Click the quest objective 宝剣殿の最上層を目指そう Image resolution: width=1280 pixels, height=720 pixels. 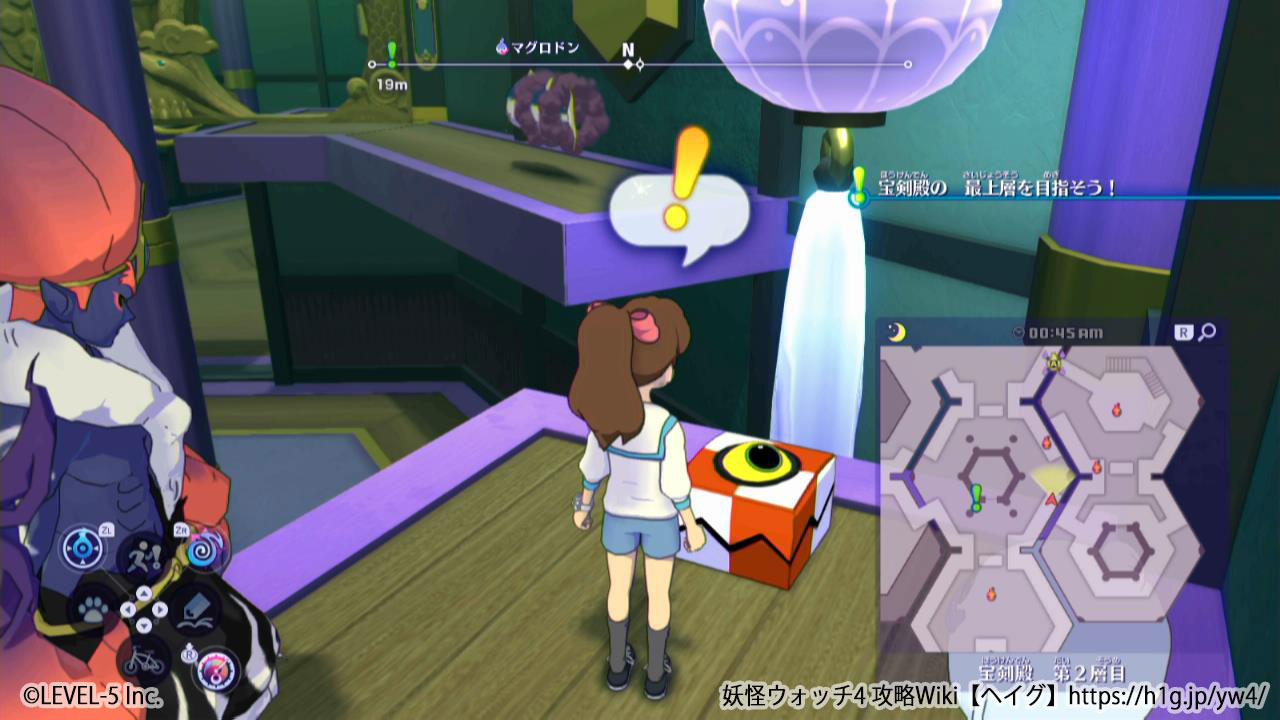(996, 187)
